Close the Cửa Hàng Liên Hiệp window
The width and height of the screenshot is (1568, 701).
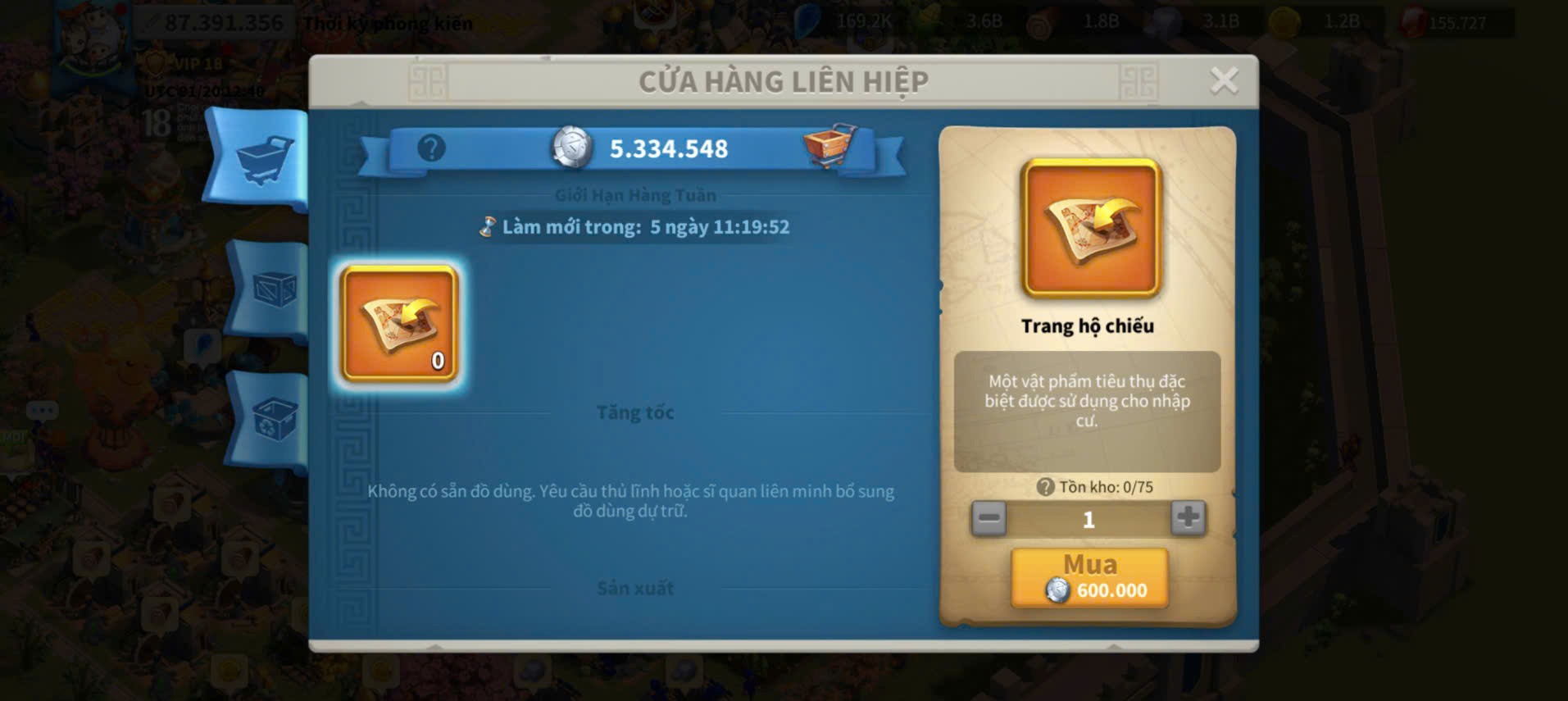[x=1224, y=80]
